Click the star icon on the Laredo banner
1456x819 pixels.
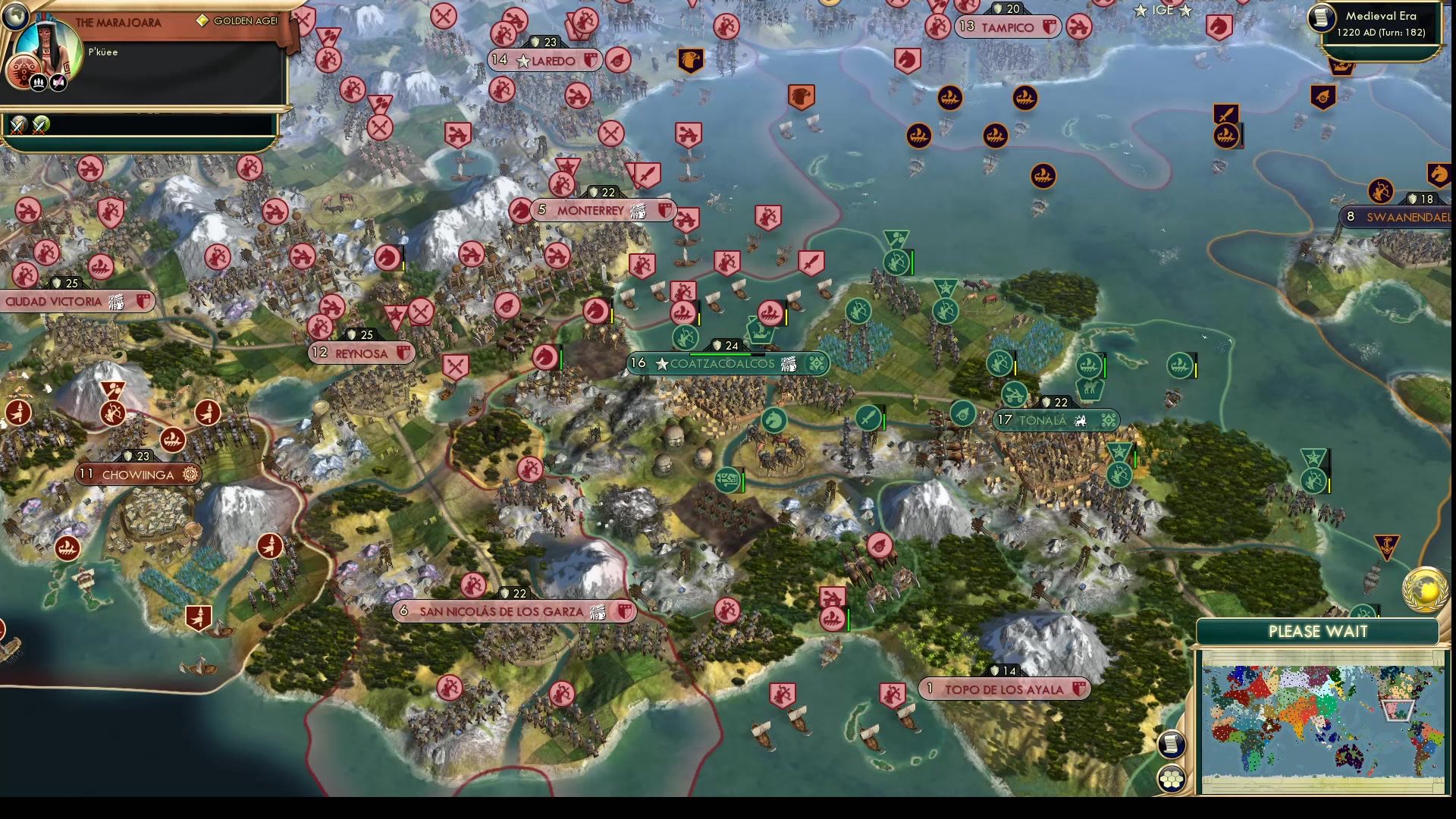(524, 60)
